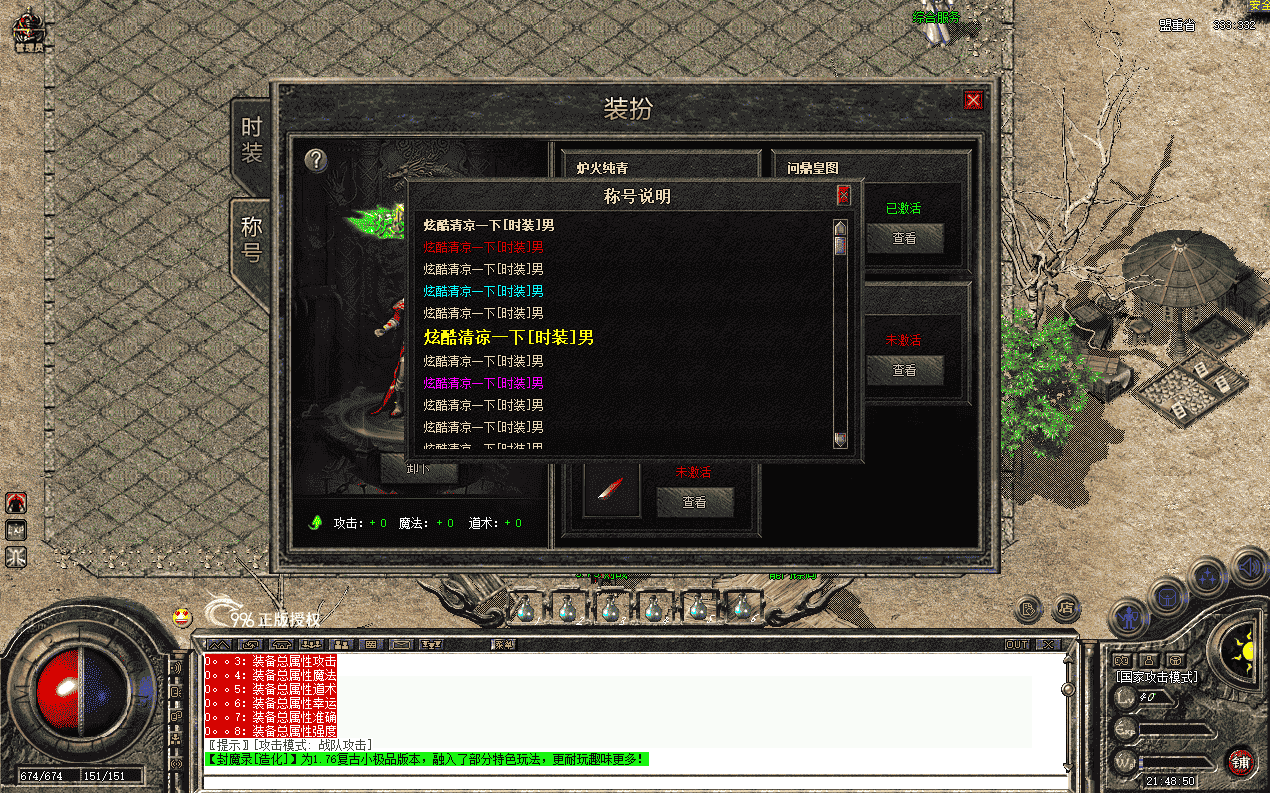Close the 称号说明 popup window
1270x793 pixels.
(843, 195)
